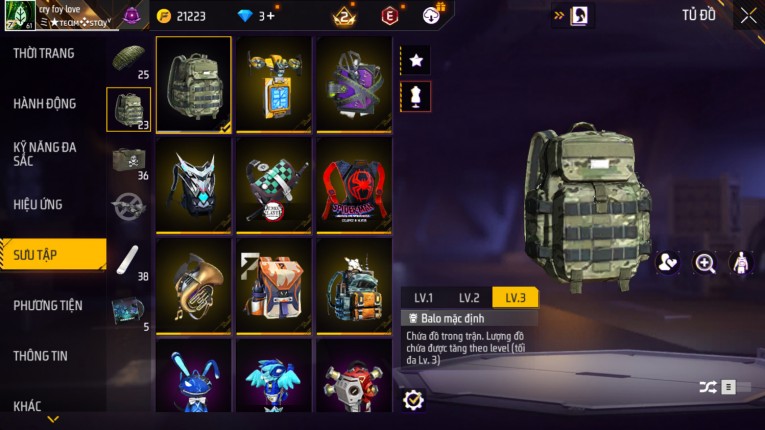Select the camo default backpack tile
765x430 pixels.
pyautogui.click(x=194, y=84)
